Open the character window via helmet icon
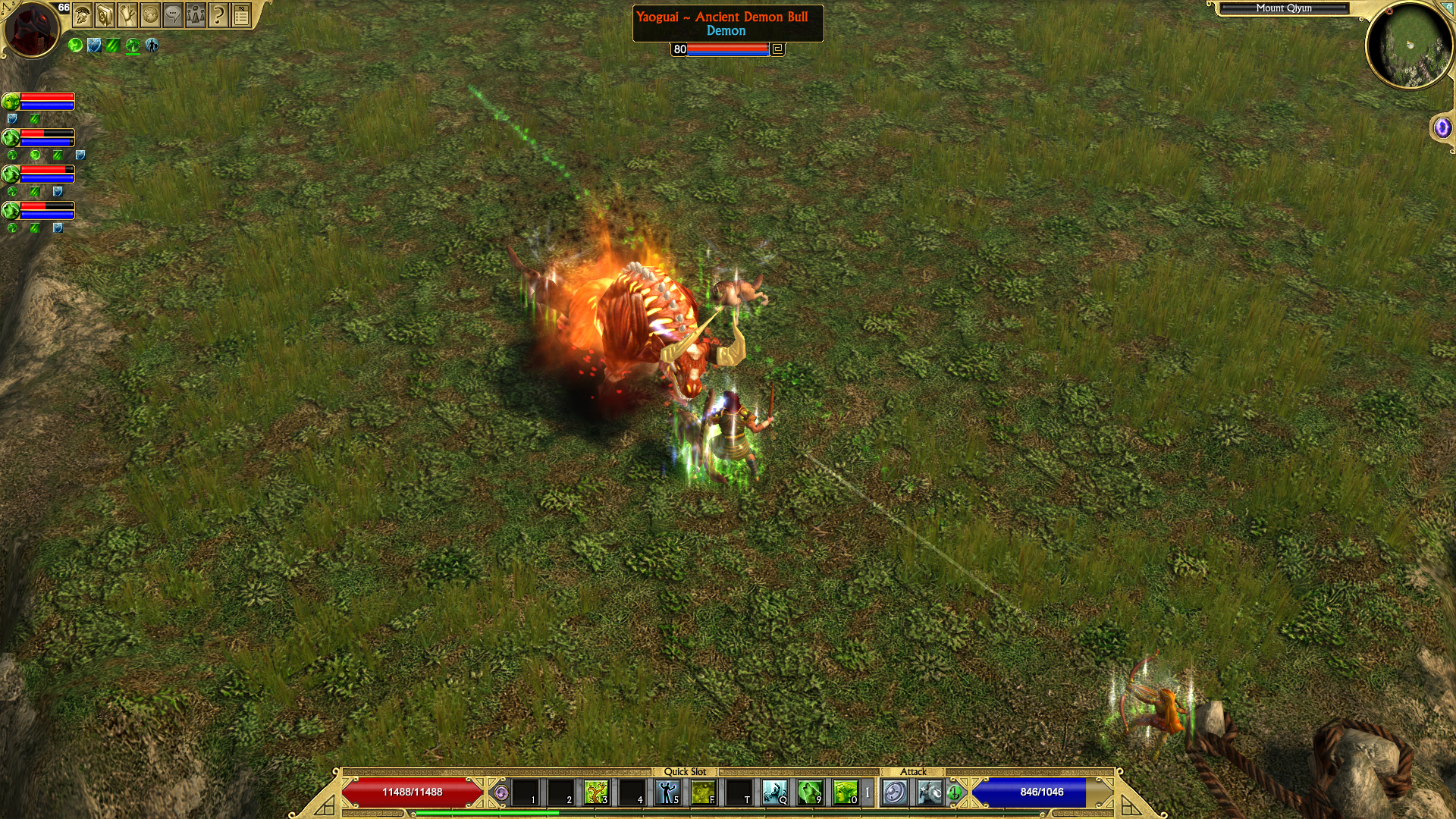This screenshot has height=819, width=1456. [x=83, y=14]
